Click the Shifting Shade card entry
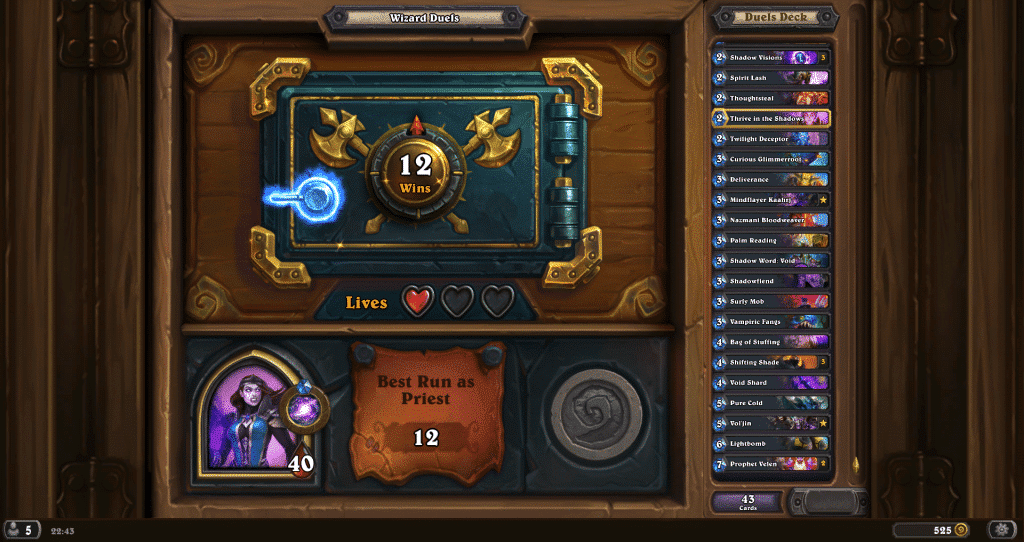This screenshot has width=1024, height=542. 770,362
